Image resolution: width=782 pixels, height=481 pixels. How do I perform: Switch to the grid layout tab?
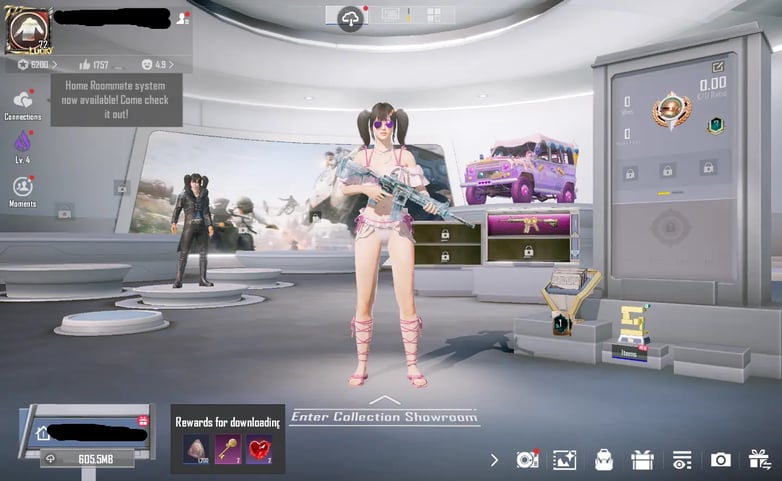[434, 15]
